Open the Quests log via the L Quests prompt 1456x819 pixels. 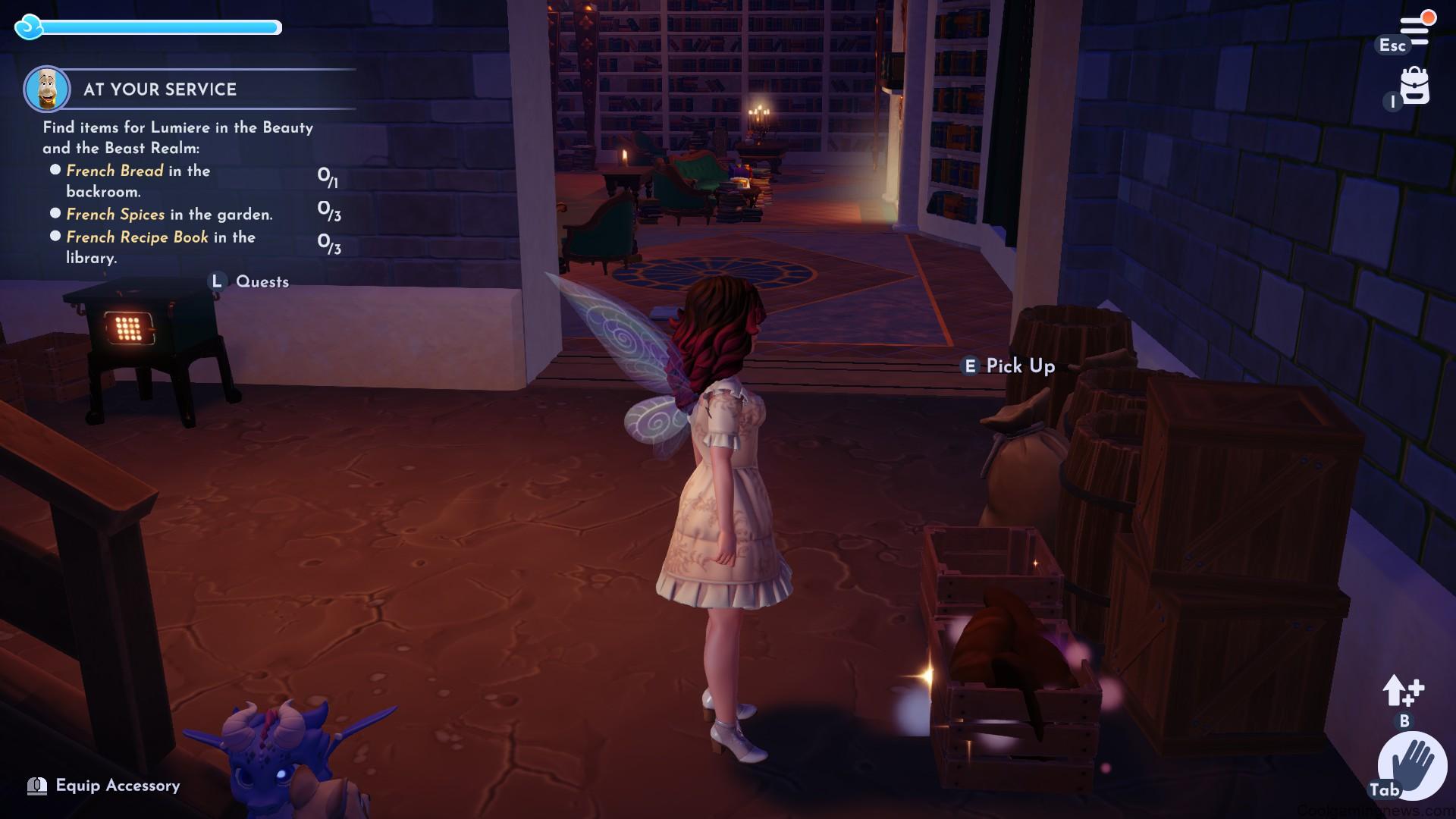click(x=250, y=282)
